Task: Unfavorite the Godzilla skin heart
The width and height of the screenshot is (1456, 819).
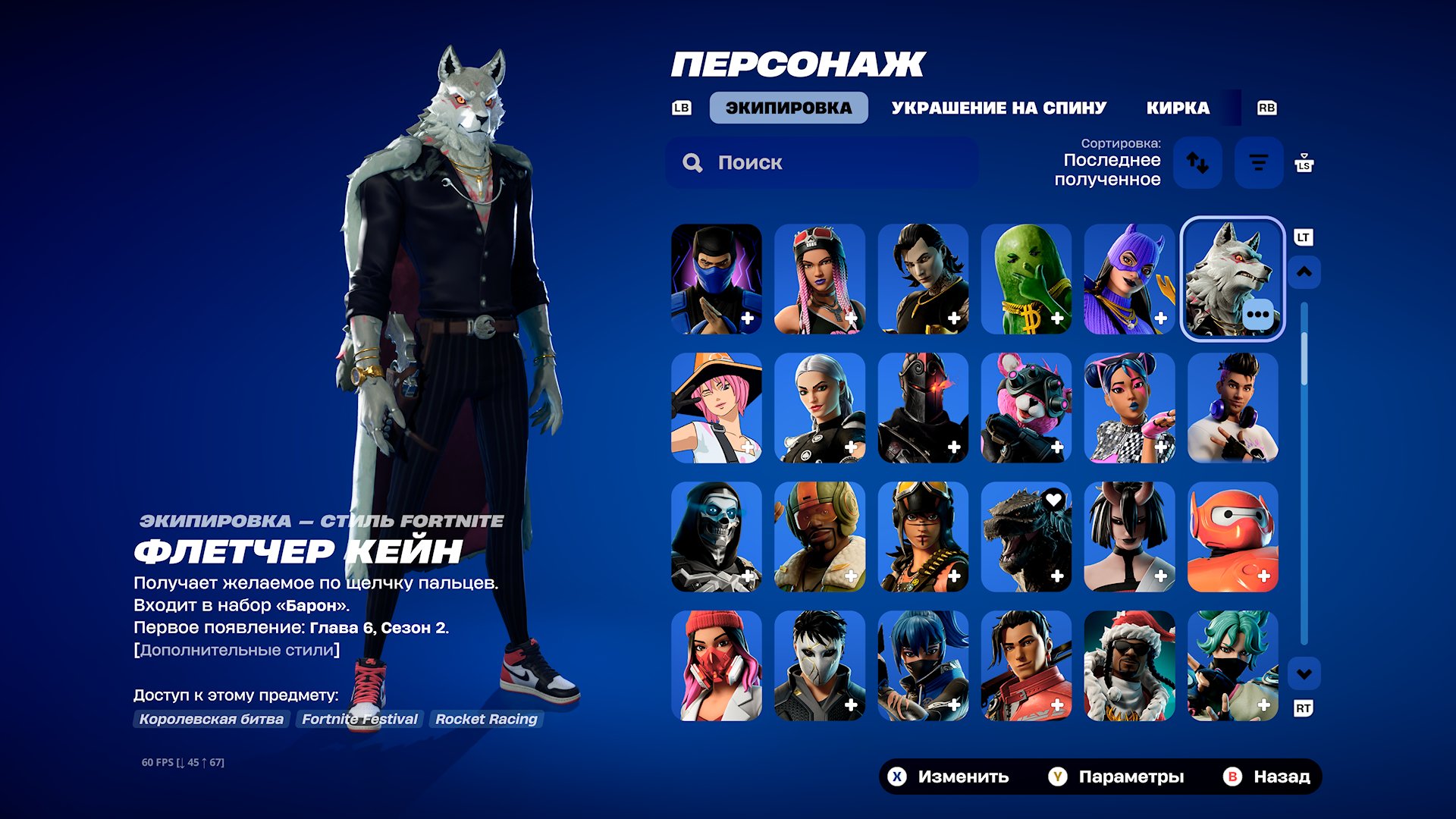Action: point(1053,499)
